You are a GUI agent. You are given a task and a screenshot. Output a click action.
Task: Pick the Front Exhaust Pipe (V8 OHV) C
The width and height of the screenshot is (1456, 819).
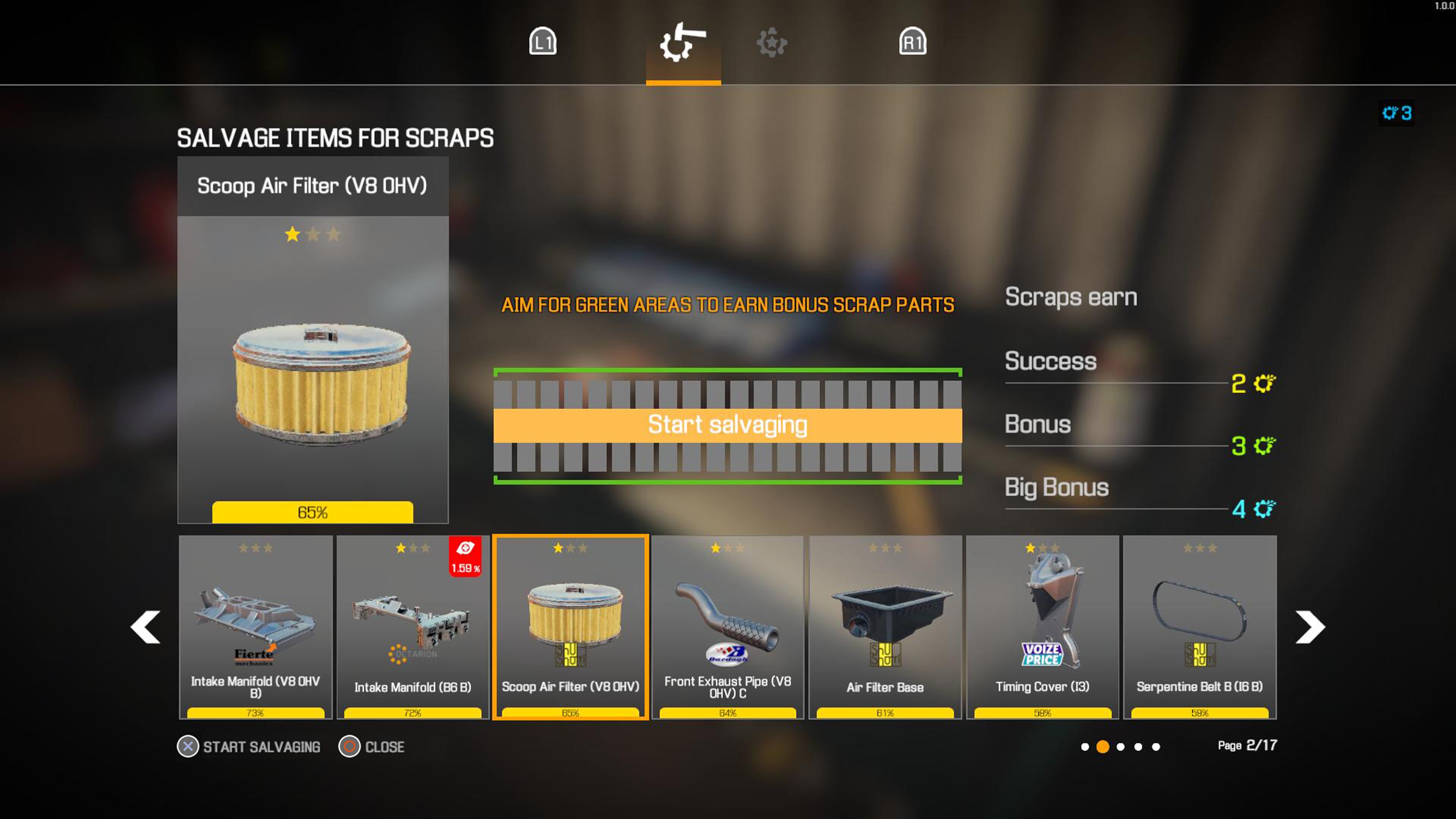(728, 627)
